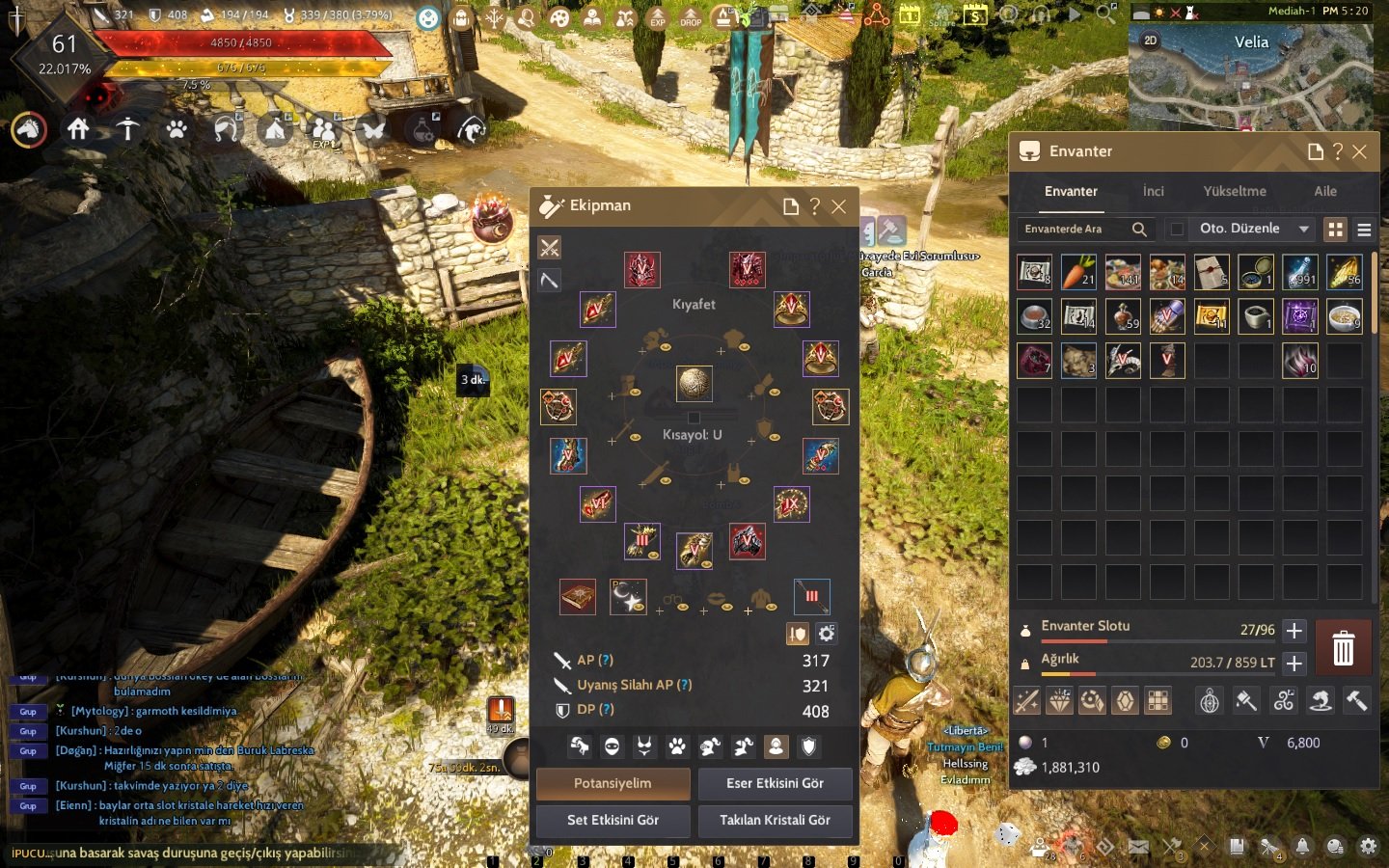Click the Potansiyelim button
The image size is (1389, 868).
[613, 783]
